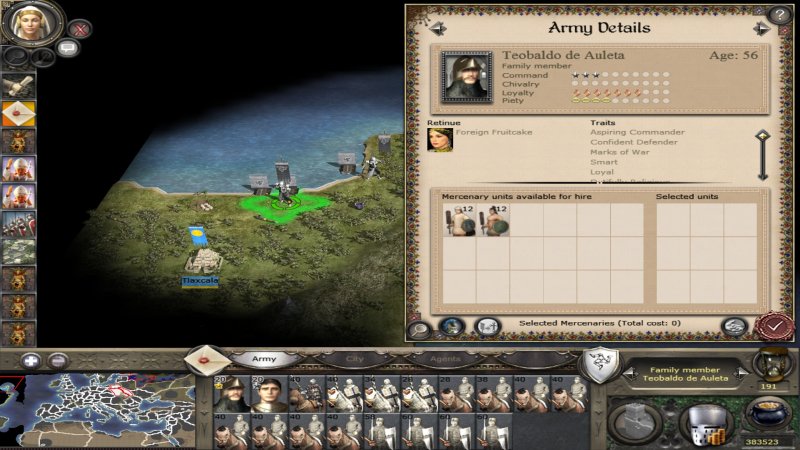Open the wax-sealed letter event notification
Screen dimensions: 800x450
18,114
